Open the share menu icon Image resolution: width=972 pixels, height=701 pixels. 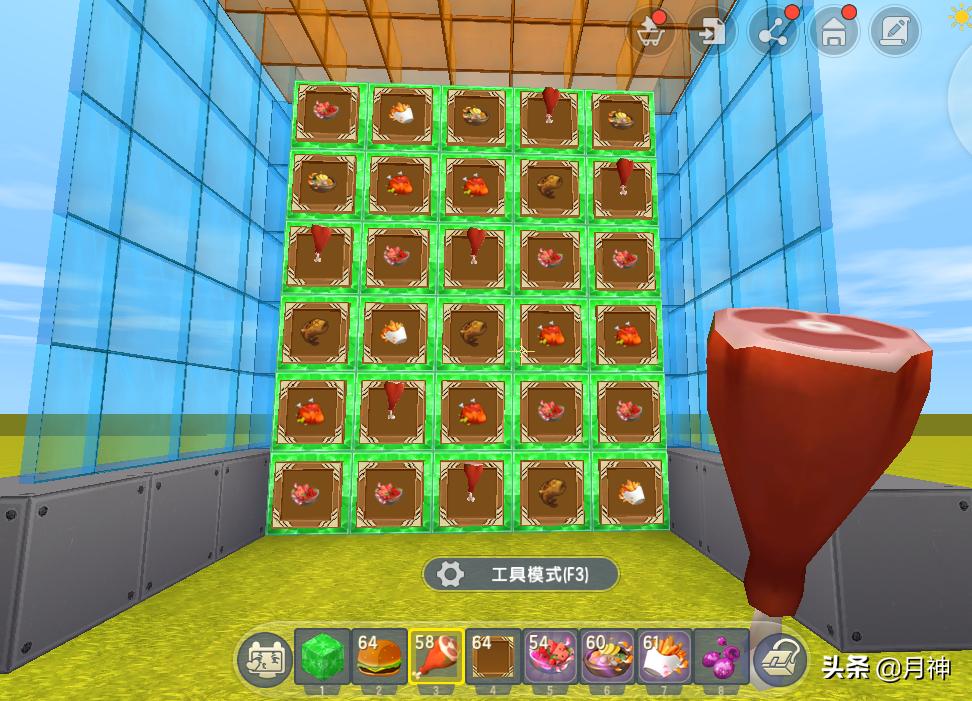tap(773, 33)
